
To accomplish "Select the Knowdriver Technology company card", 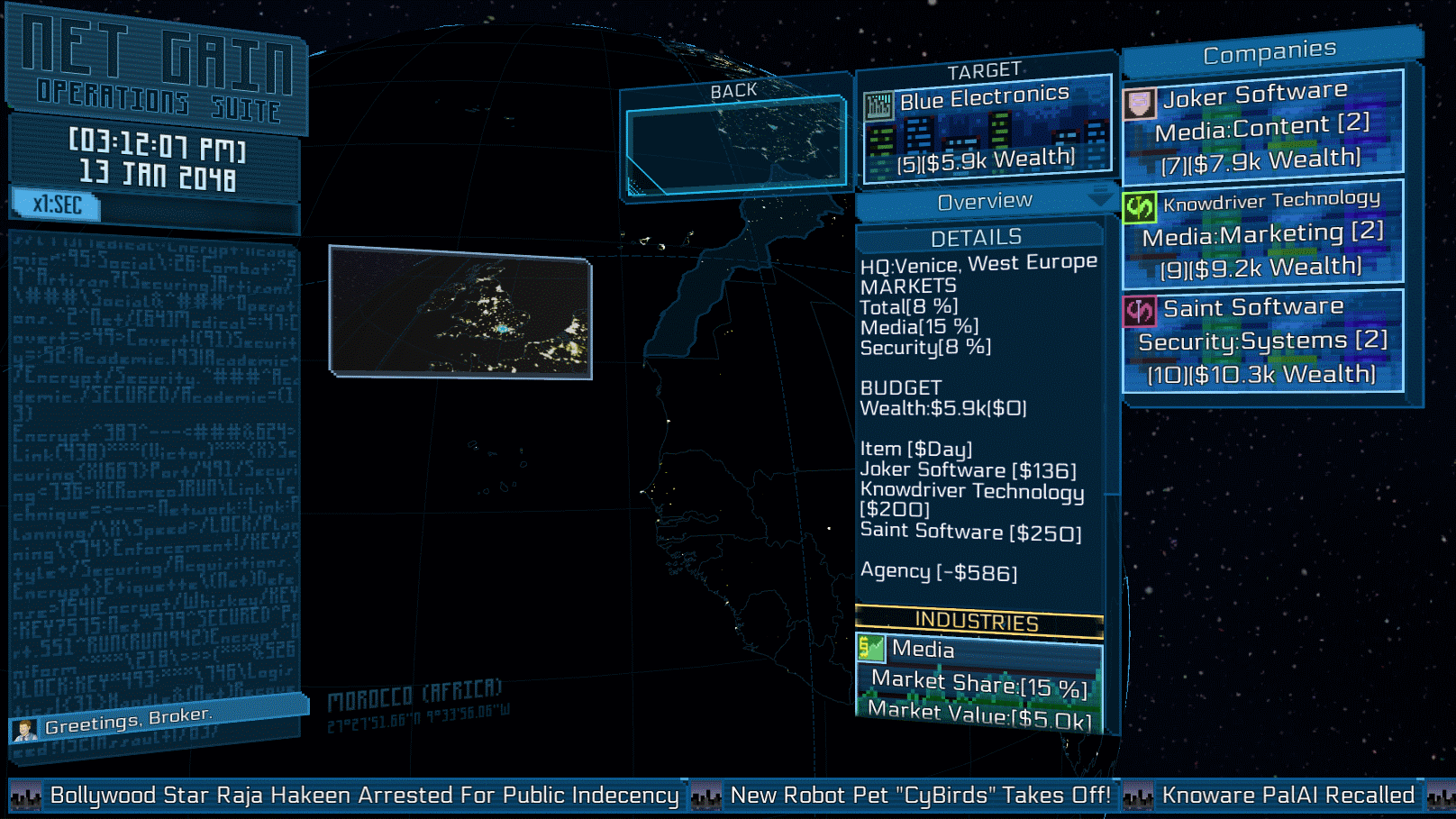I will point(1263,232).
